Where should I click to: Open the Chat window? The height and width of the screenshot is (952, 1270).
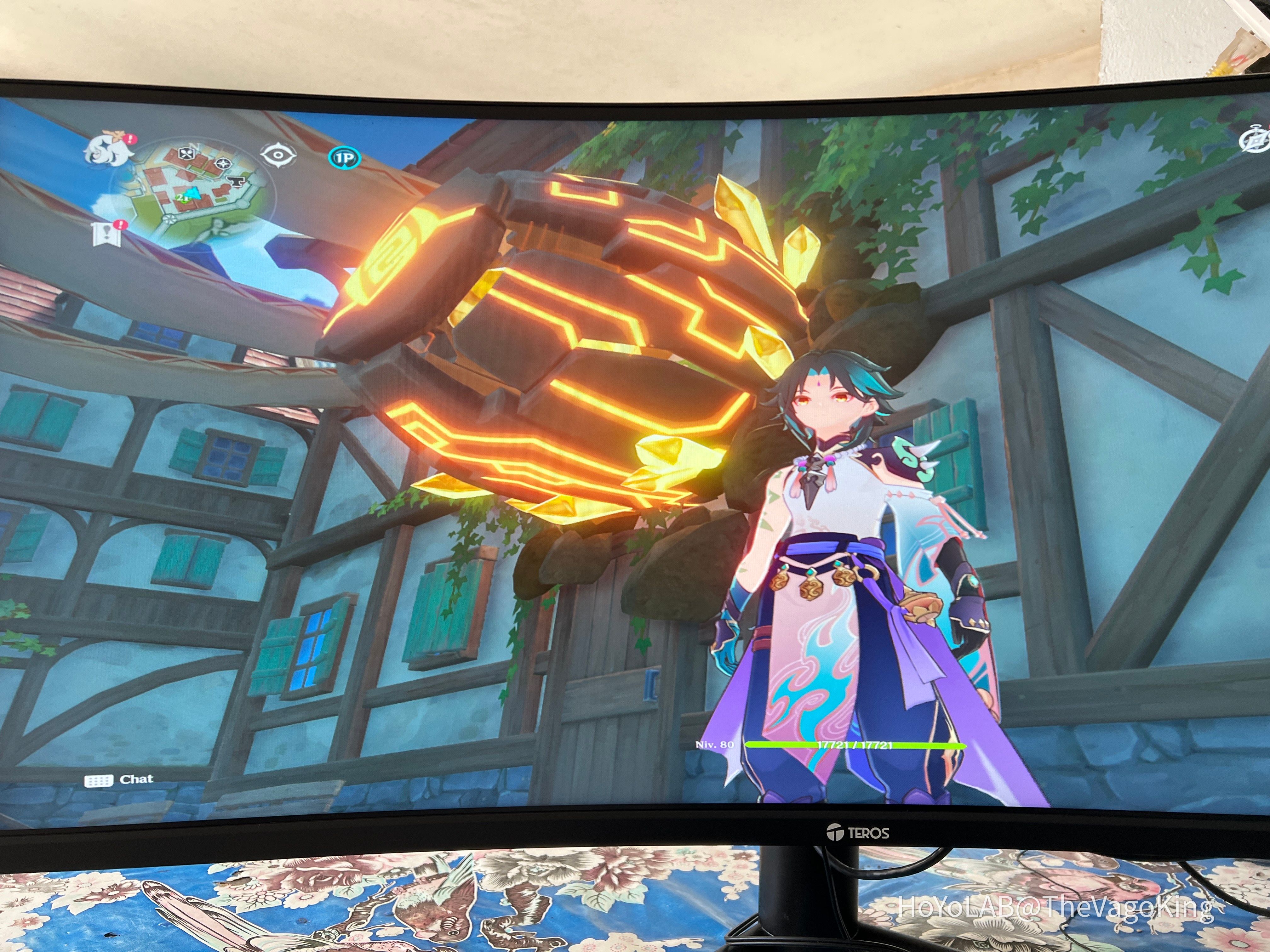pyautogui.click(x=136, y=779)
